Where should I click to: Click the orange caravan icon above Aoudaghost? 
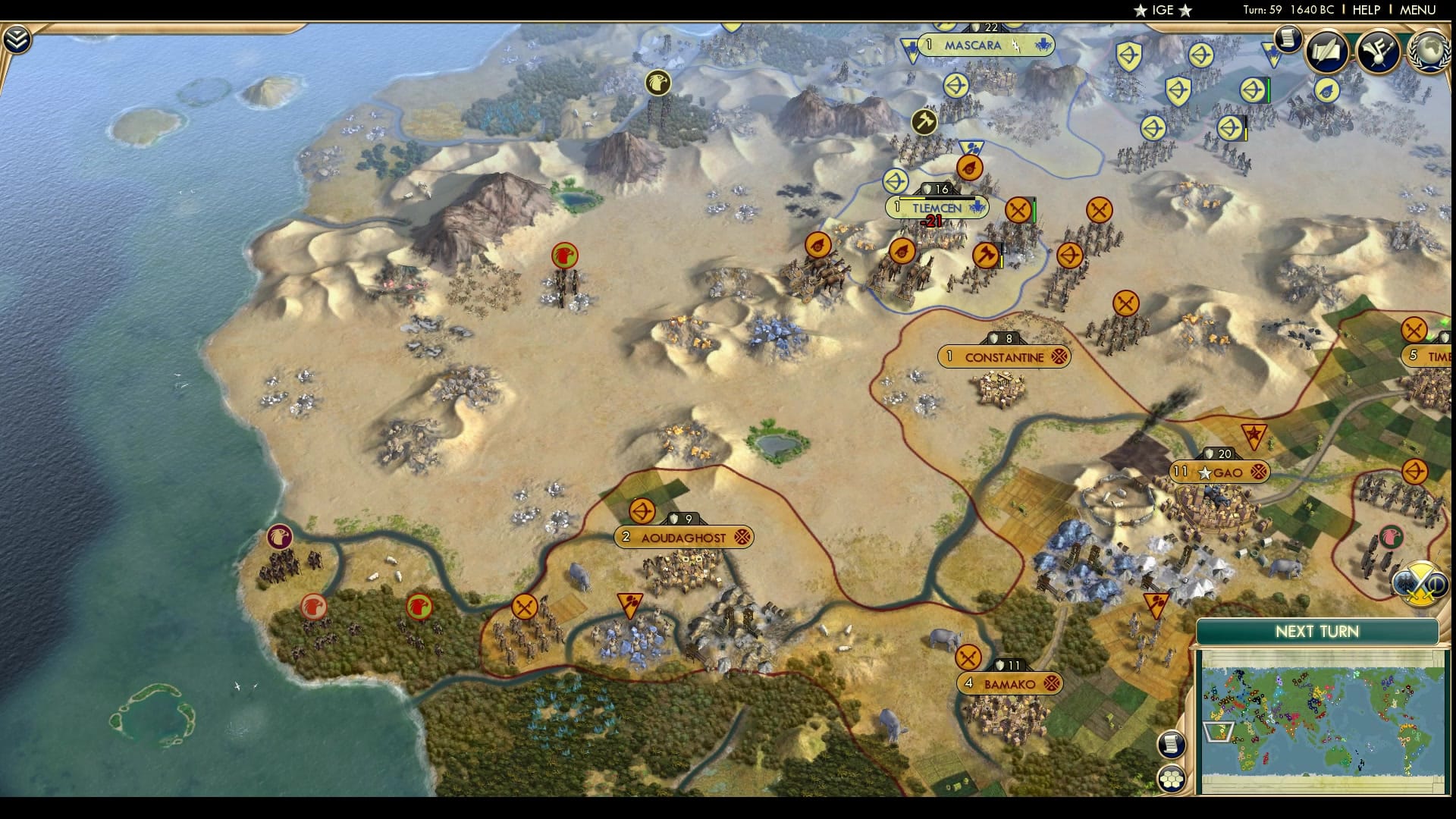click(x=643, y=511)
